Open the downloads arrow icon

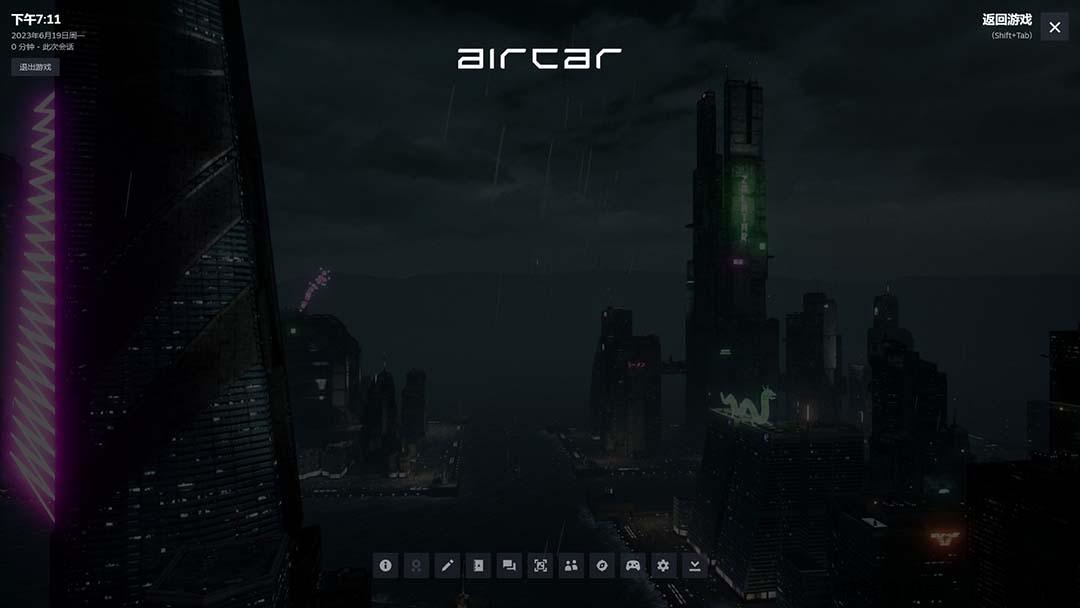[694, 565]
